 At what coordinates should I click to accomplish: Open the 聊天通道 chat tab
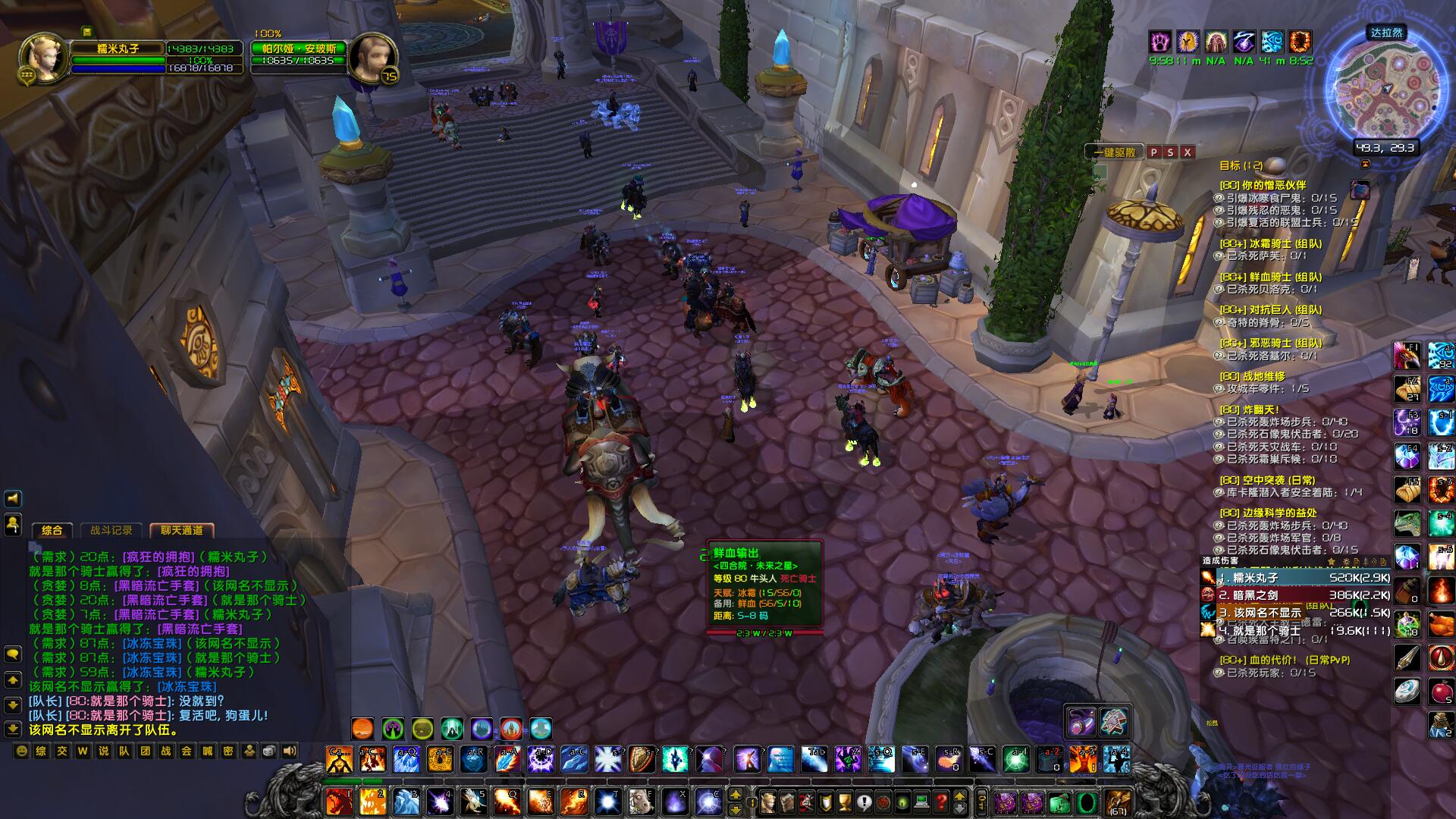point(182,530)
